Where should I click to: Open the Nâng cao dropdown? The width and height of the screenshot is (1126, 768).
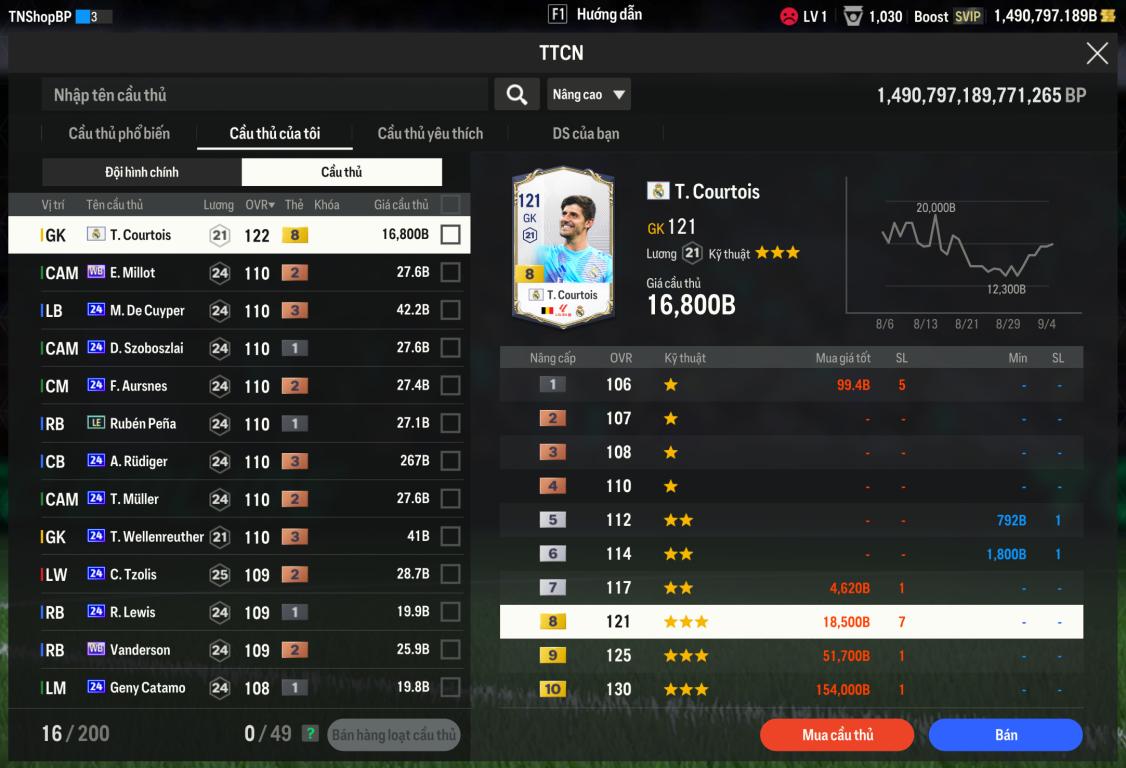[589, 95]
